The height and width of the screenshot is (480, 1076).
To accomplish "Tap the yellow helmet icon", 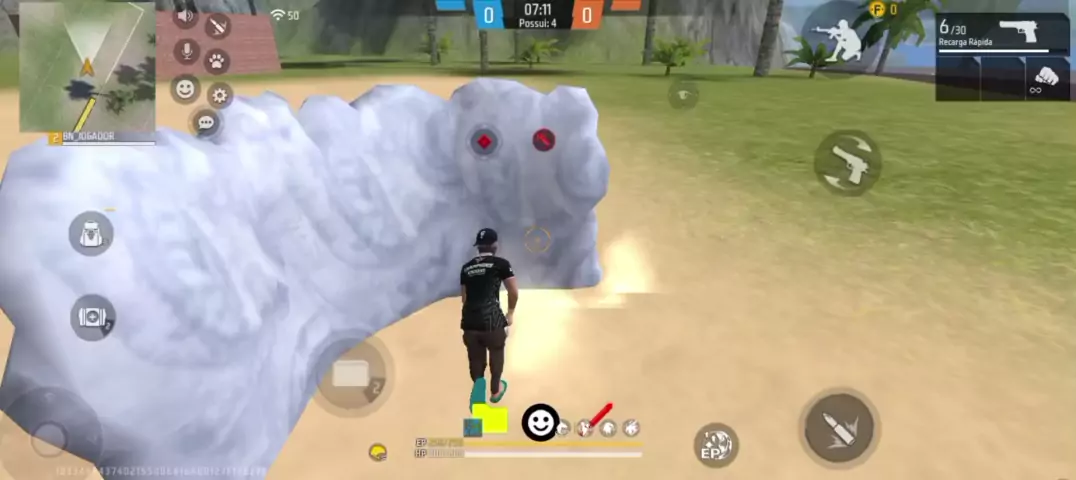I will tap(378, 452).
